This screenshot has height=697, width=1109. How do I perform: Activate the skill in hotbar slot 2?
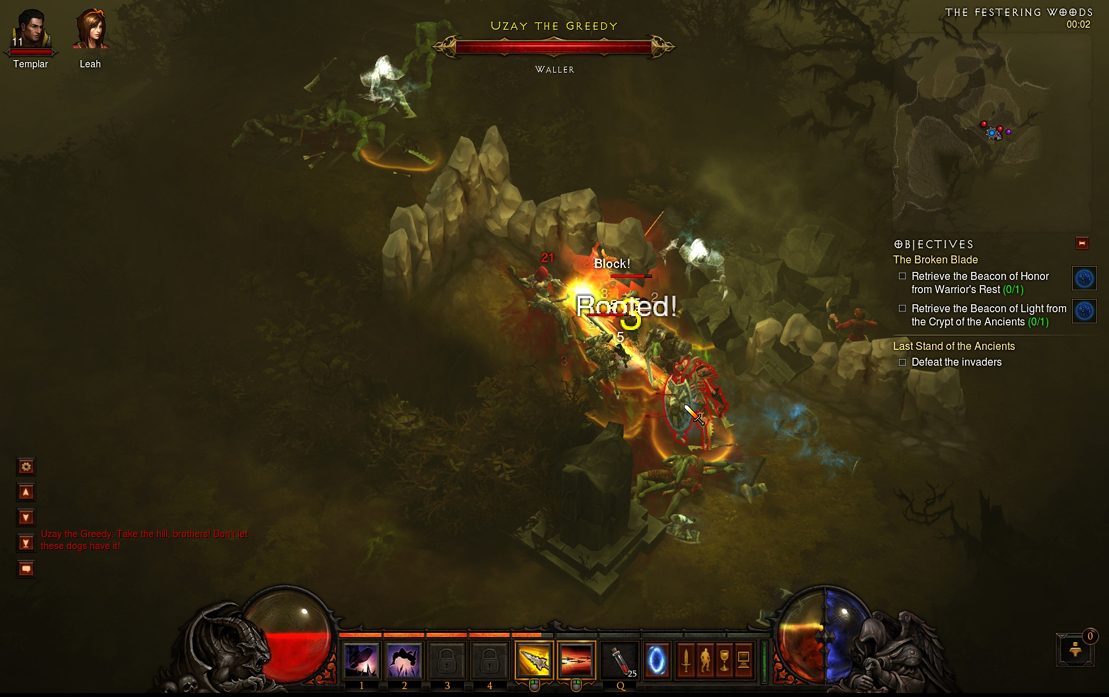tap(404, 661)
